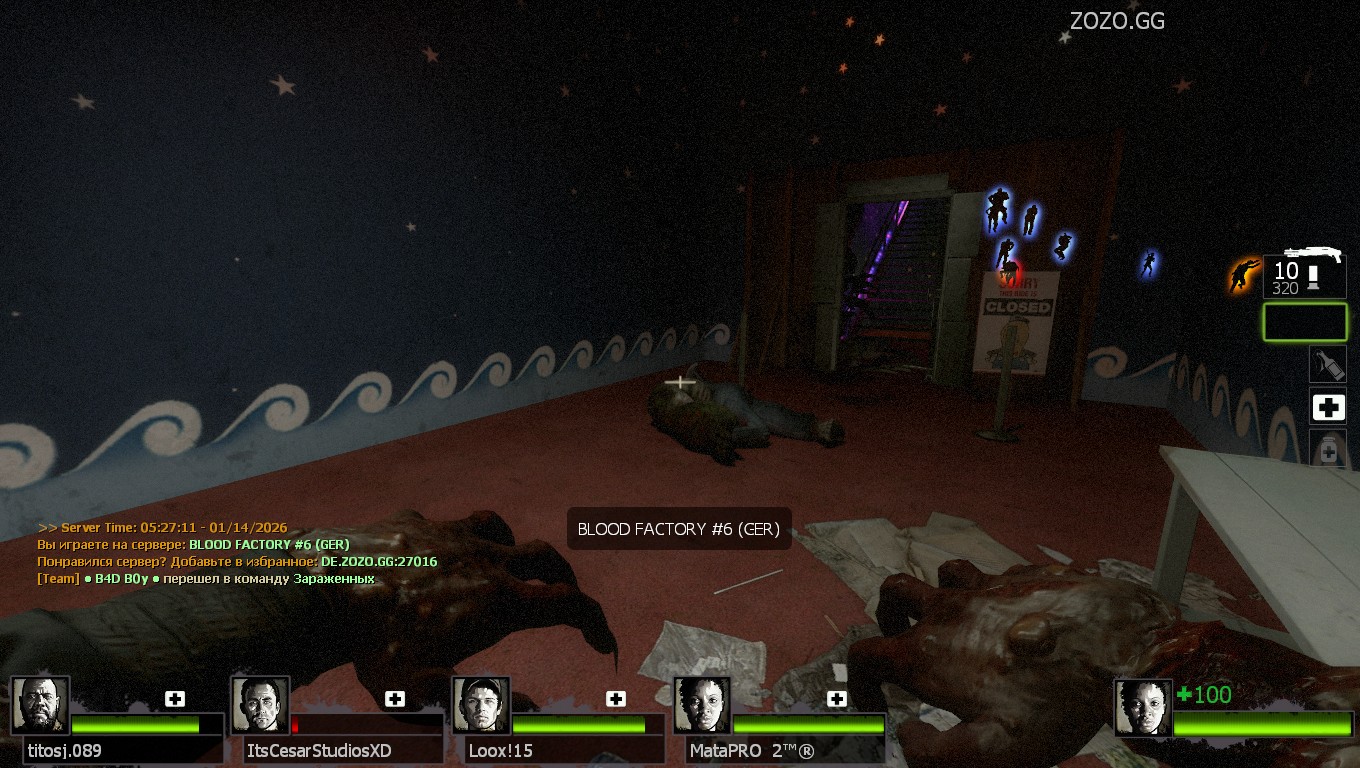This screenshot has width=1360, height=768.
Task: Click the DE.ZOZO.GG:27016 server address in chat
Action: [379, 562]
